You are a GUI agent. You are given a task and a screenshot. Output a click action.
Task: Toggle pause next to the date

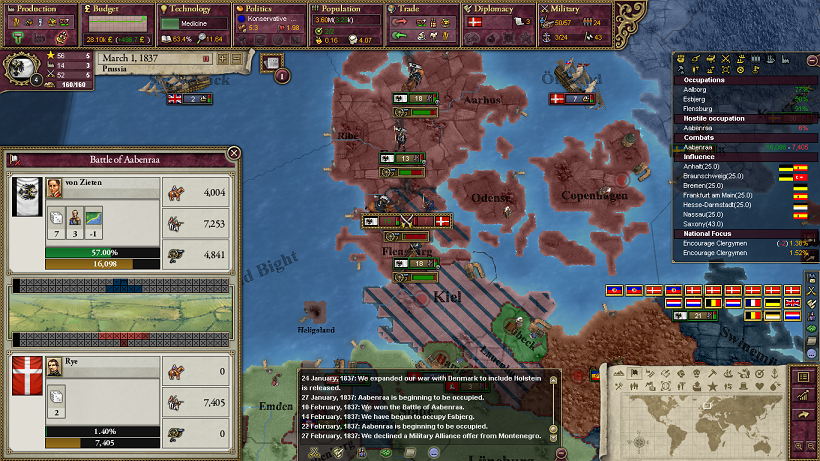pos(207,59)
